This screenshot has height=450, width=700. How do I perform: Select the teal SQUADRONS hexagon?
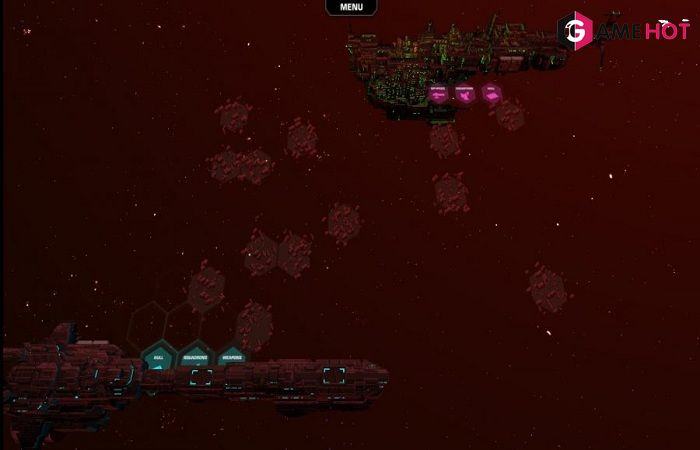coord(195,357)
